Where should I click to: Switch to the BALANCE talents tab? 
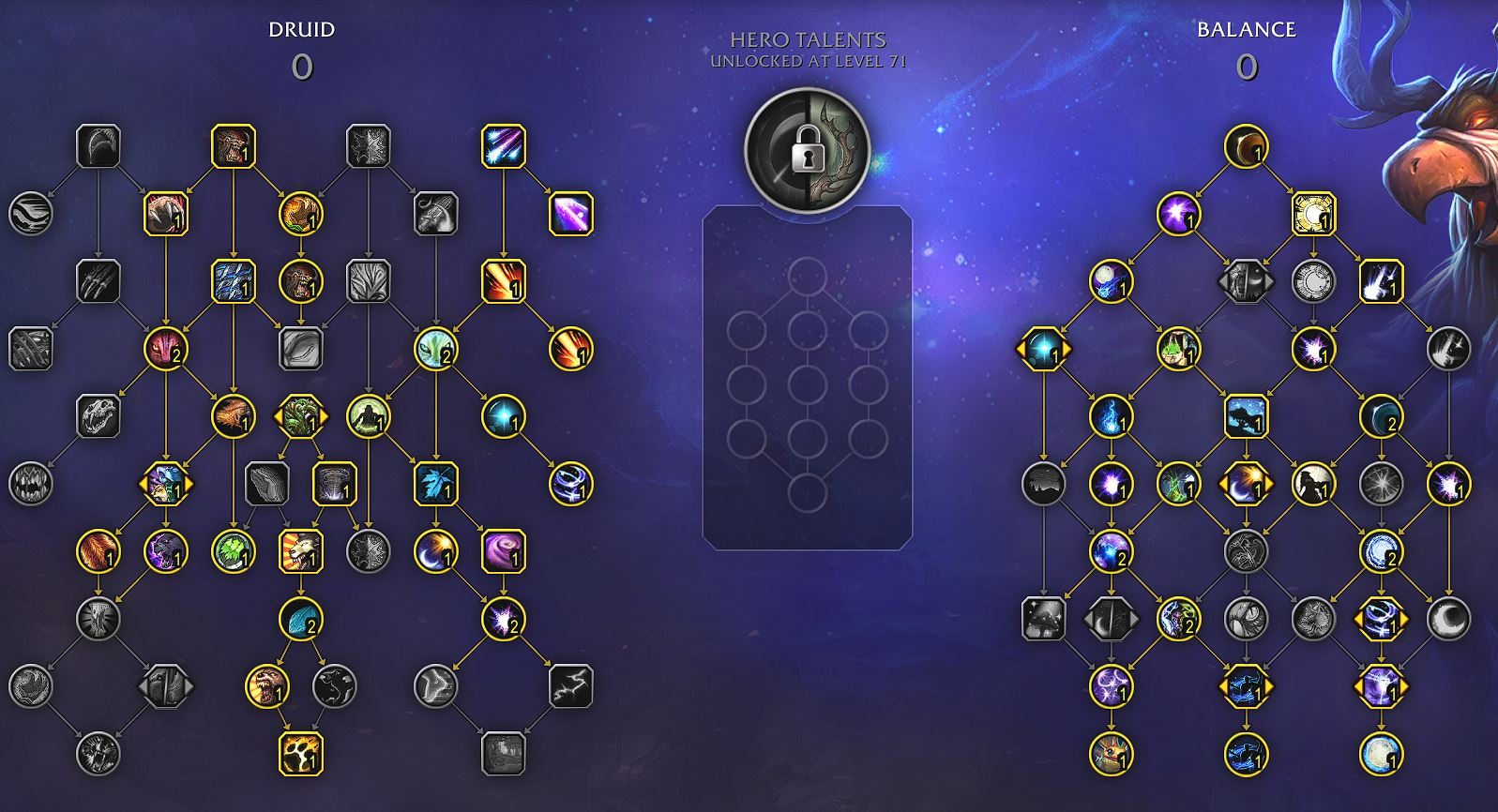pyautogui.click(x=1247, y=28)
